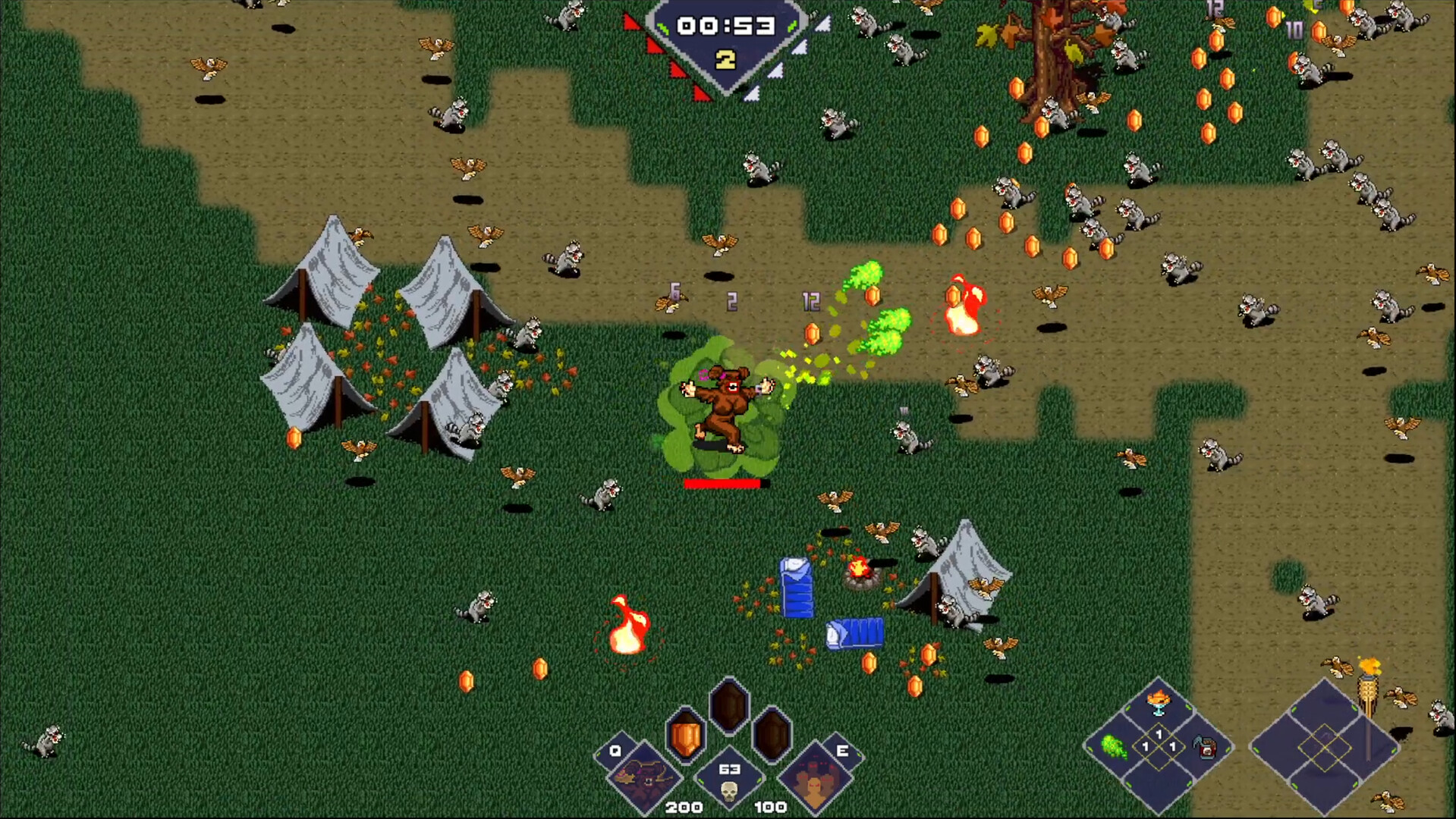Click the timer display showing 00:53
The image size is (1456, 819).
coord(726,24)
